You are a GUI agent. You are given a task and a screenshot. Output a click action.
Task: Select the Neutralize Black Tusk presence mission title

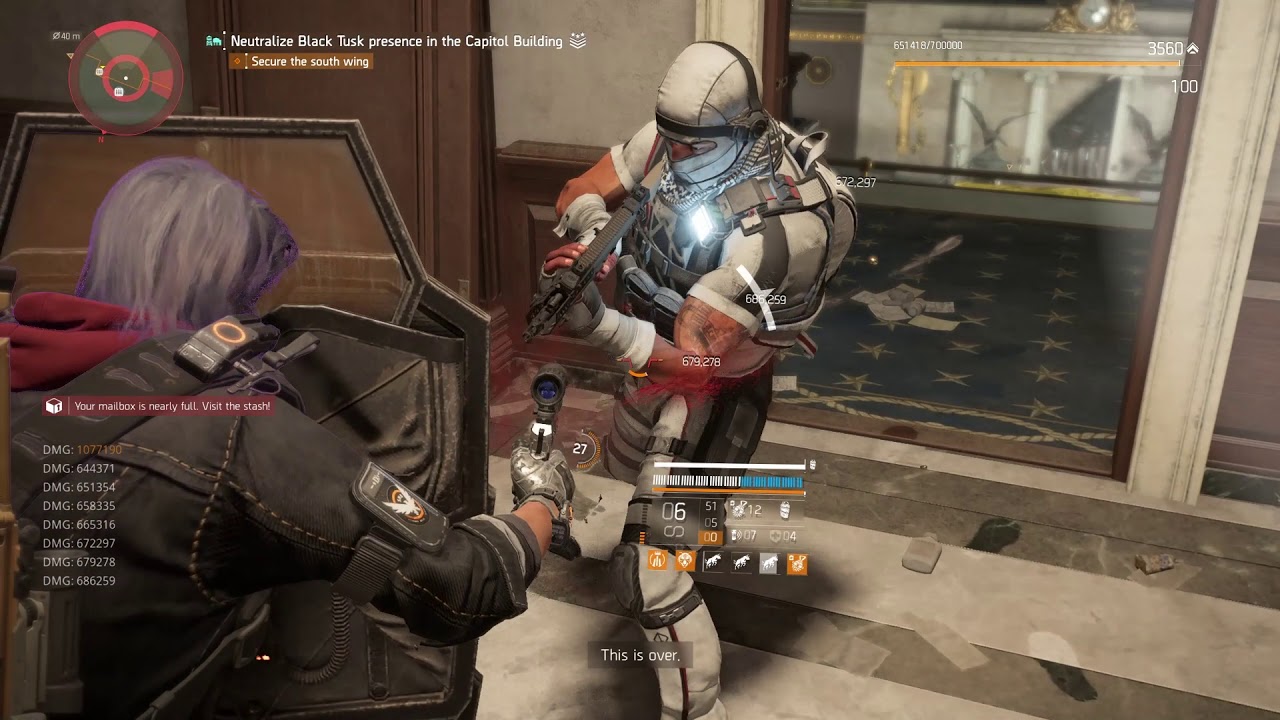(396, 41)
